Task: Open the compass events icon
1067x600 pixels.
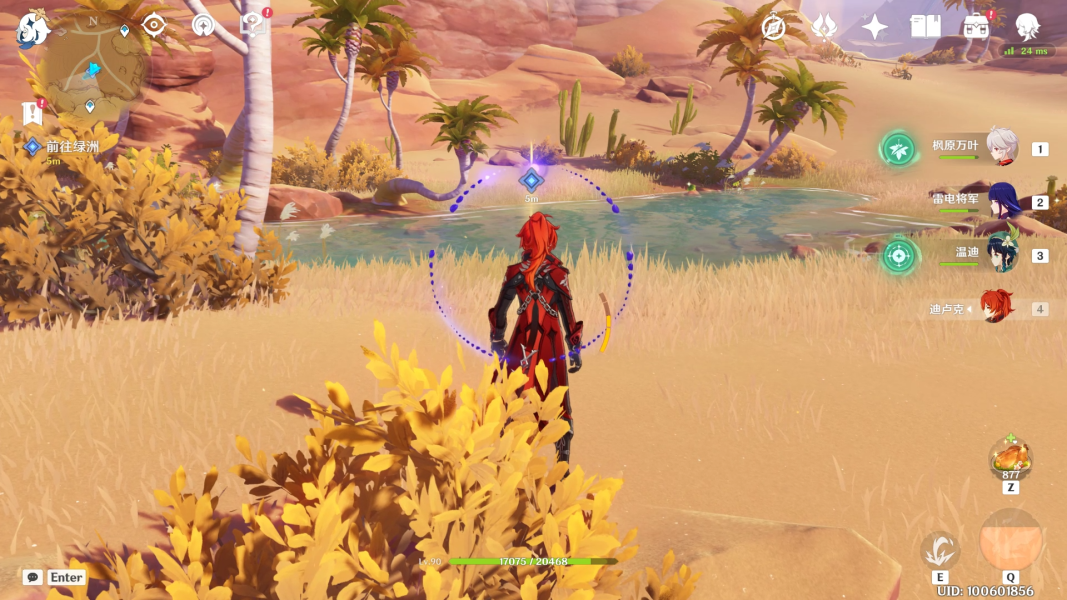Action: point(773,27)
